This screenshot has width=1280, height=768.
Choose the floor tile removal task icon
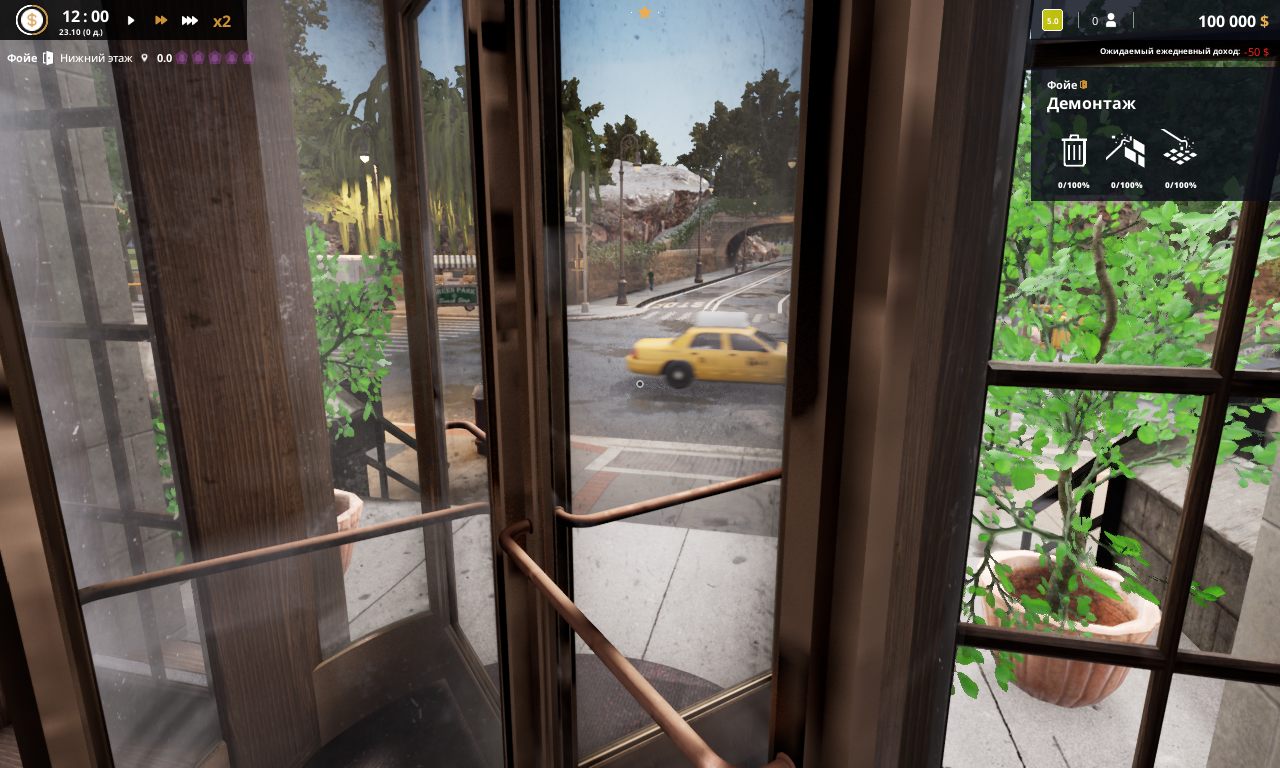coord(1180,150)
